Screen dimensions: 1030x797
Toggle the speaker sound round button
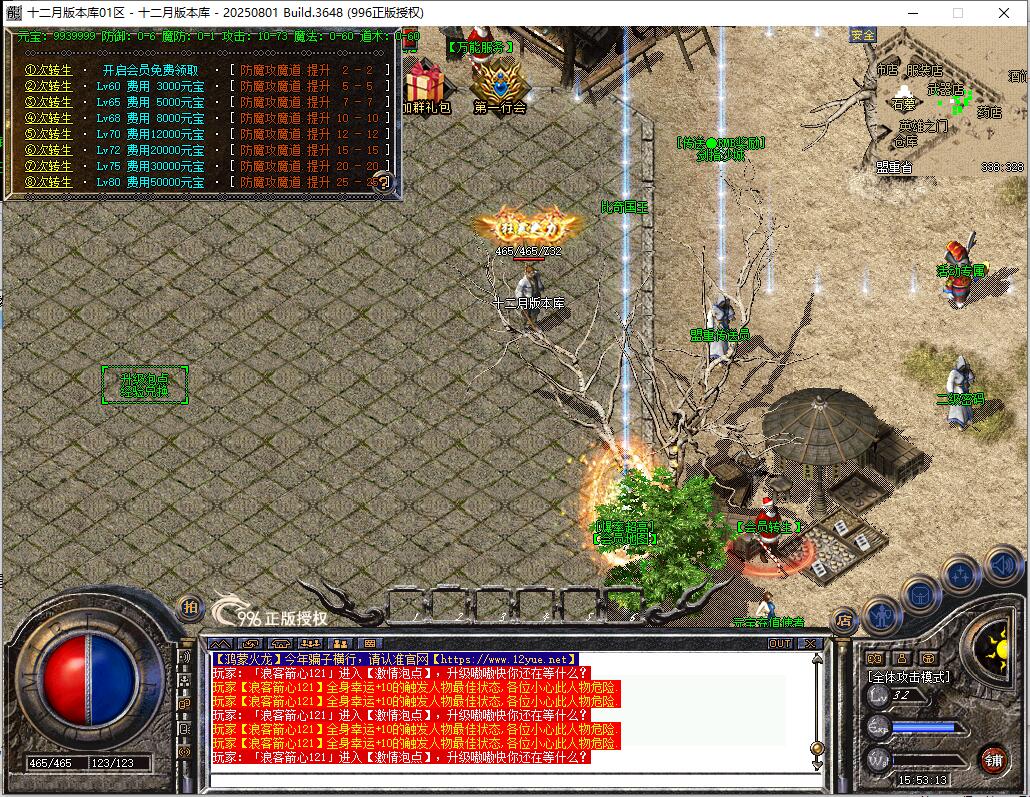tap(1002, 565)
